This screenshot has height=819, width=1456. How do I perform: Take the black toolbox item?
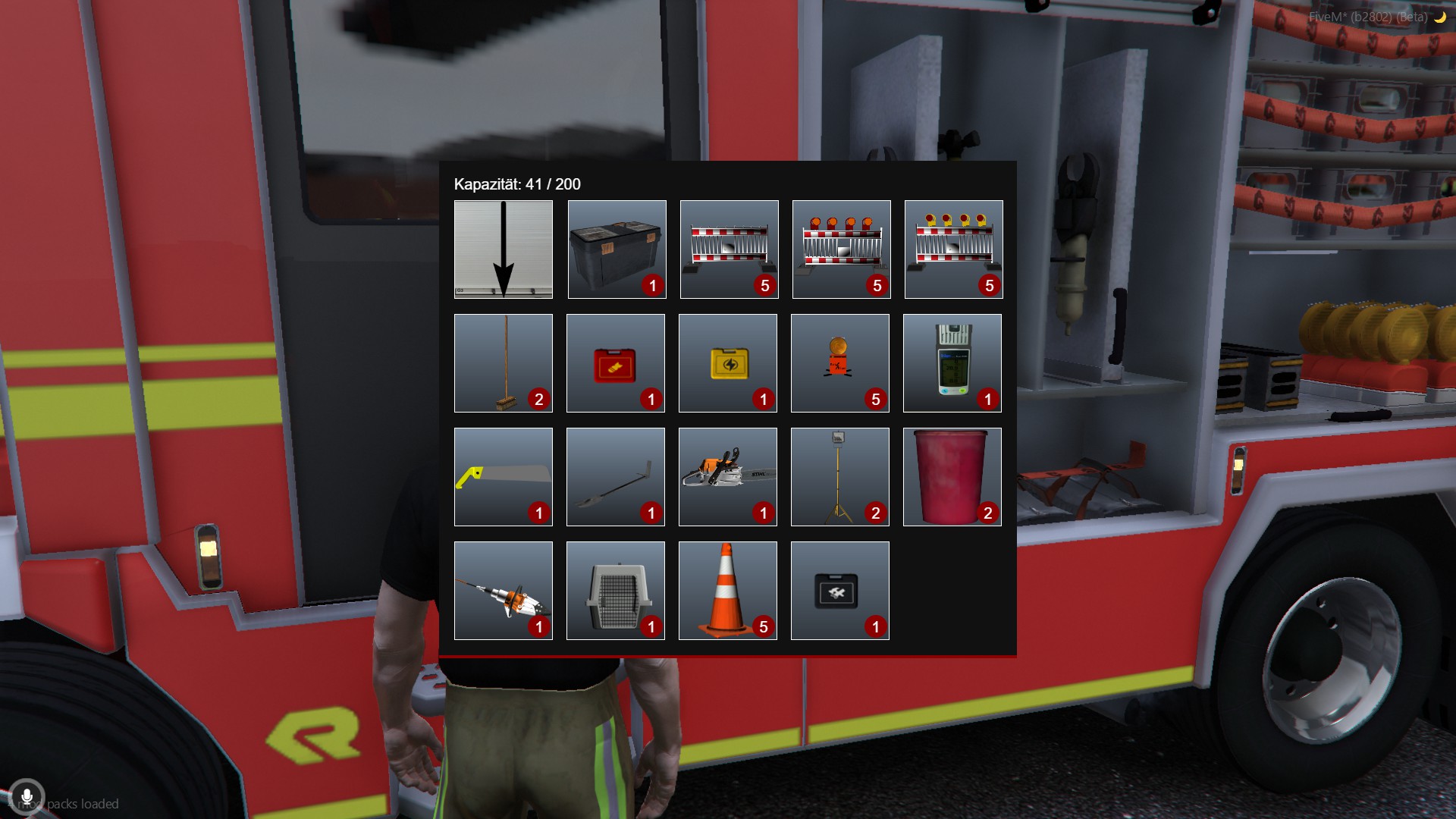(x=617, y=249)
